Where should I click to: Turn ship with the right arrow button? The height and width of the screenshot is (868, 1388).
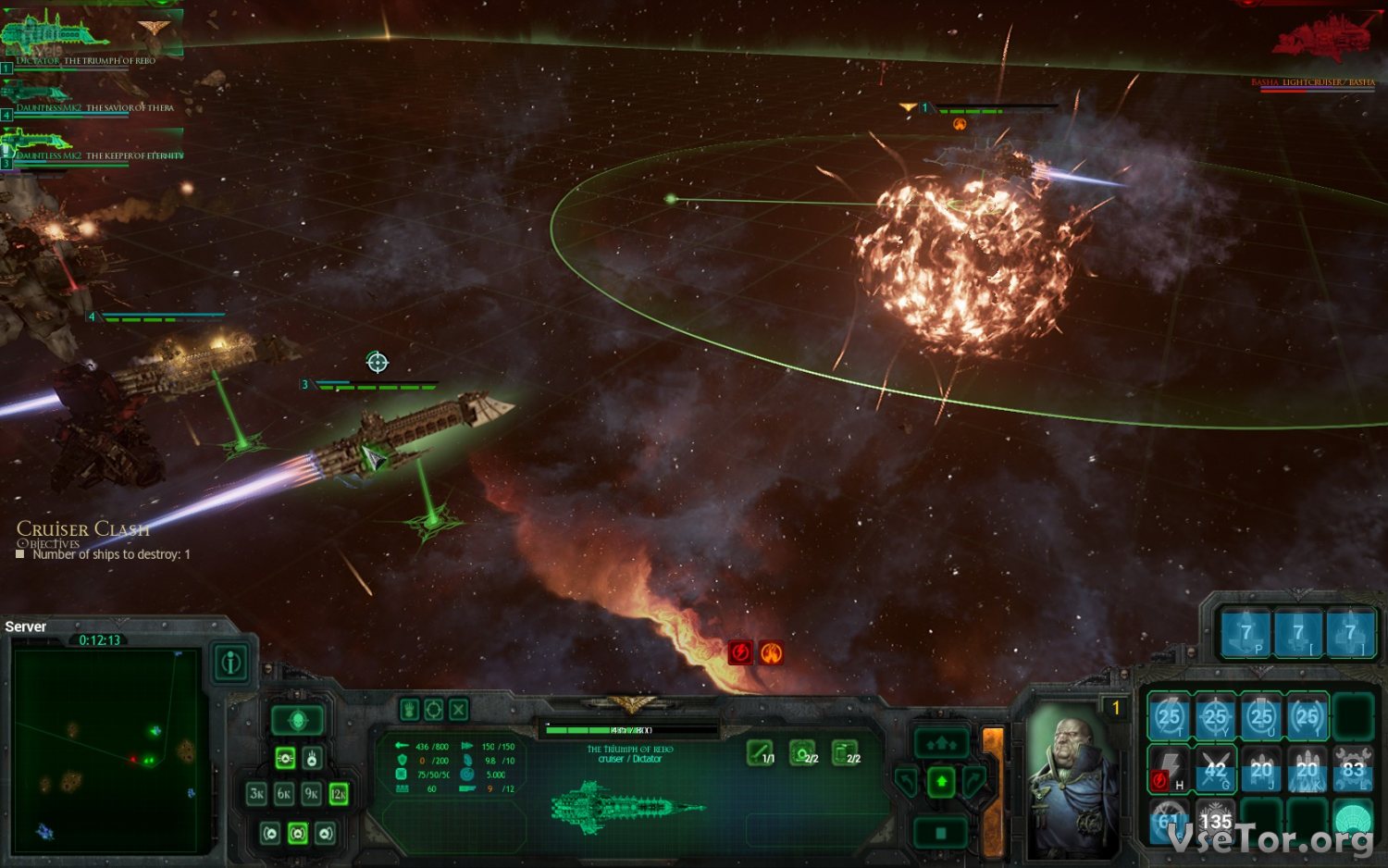(x=974, y=782)
